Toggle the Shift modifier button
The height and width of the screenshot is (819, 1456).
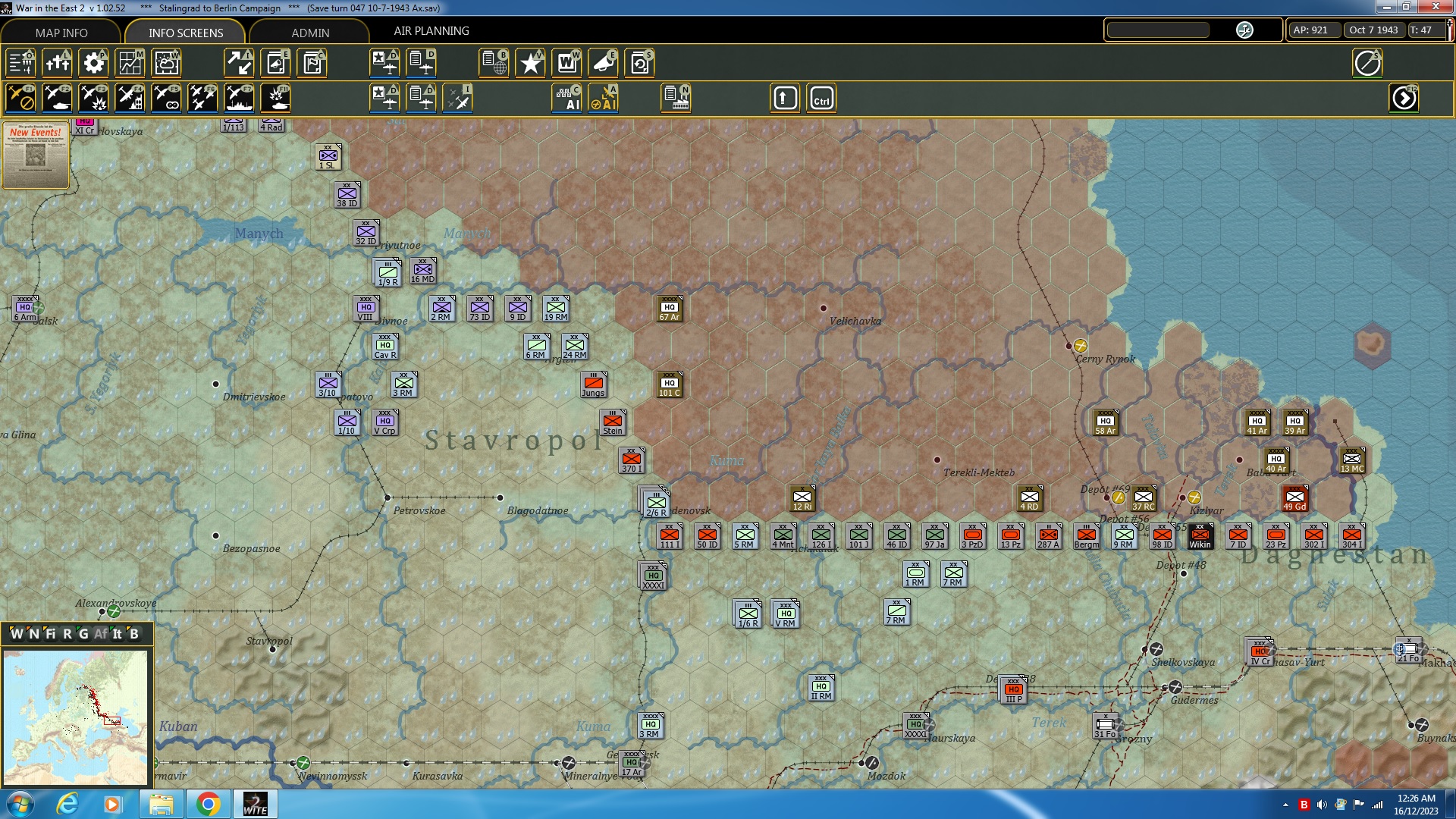pos(785,98)
